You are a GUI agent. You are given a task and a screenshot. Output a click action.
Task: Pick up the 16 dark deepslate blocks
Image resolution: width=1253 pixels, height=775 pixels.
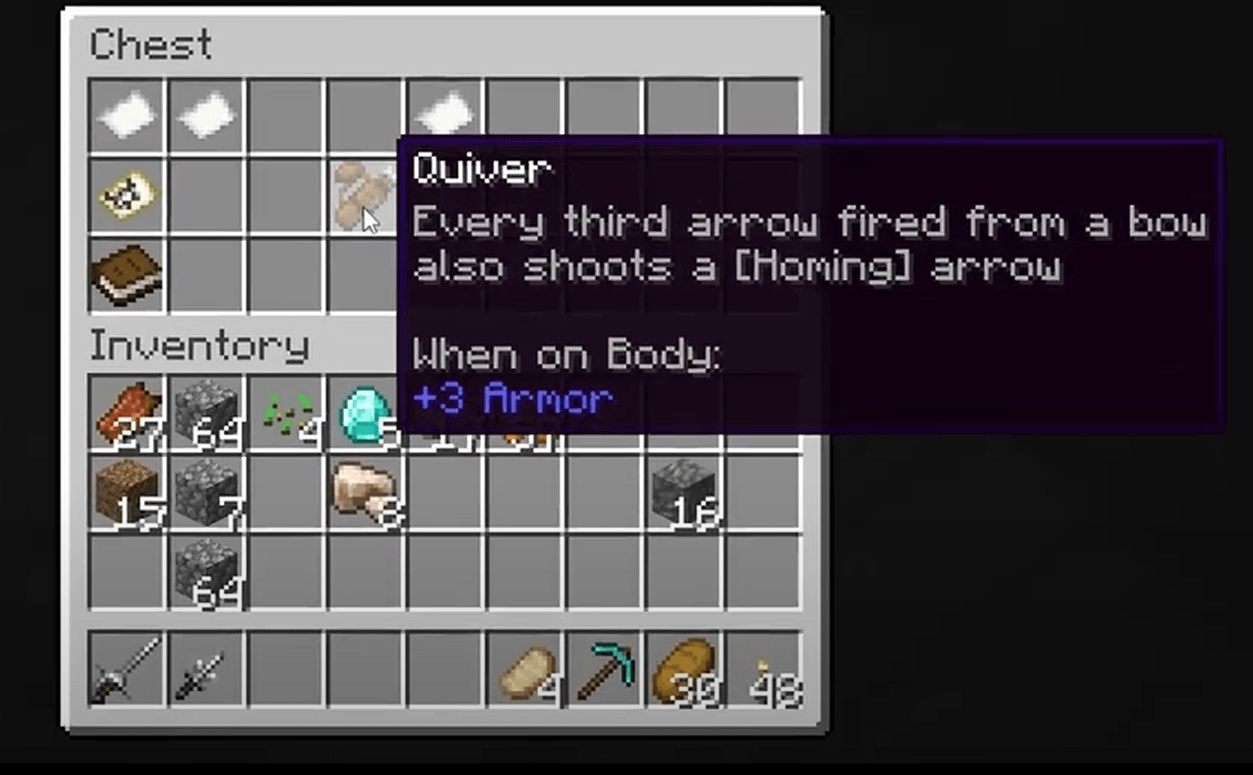coord(683,492)
